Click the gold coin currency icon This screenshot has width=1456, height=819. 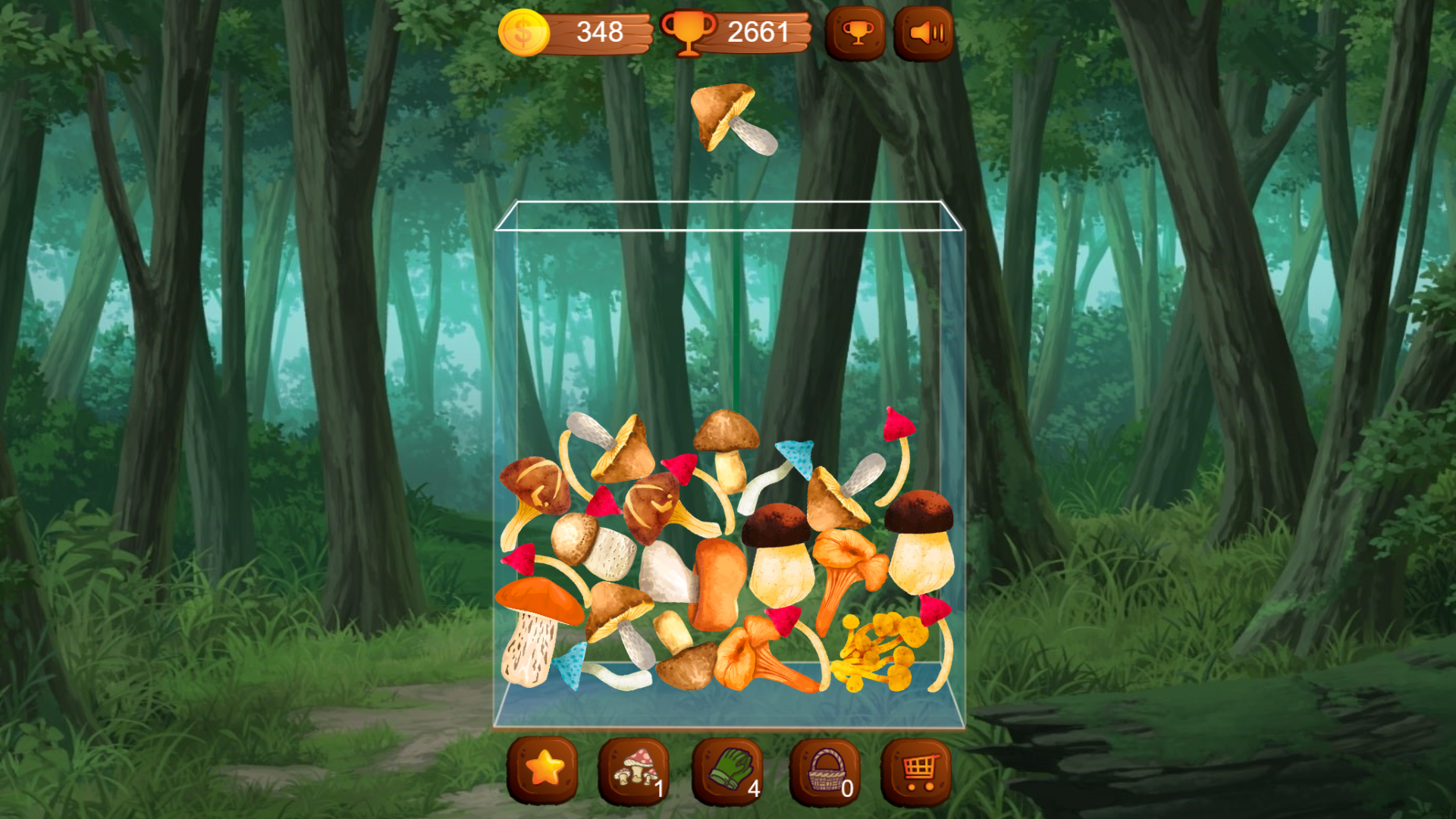click(x=524, y=32)
